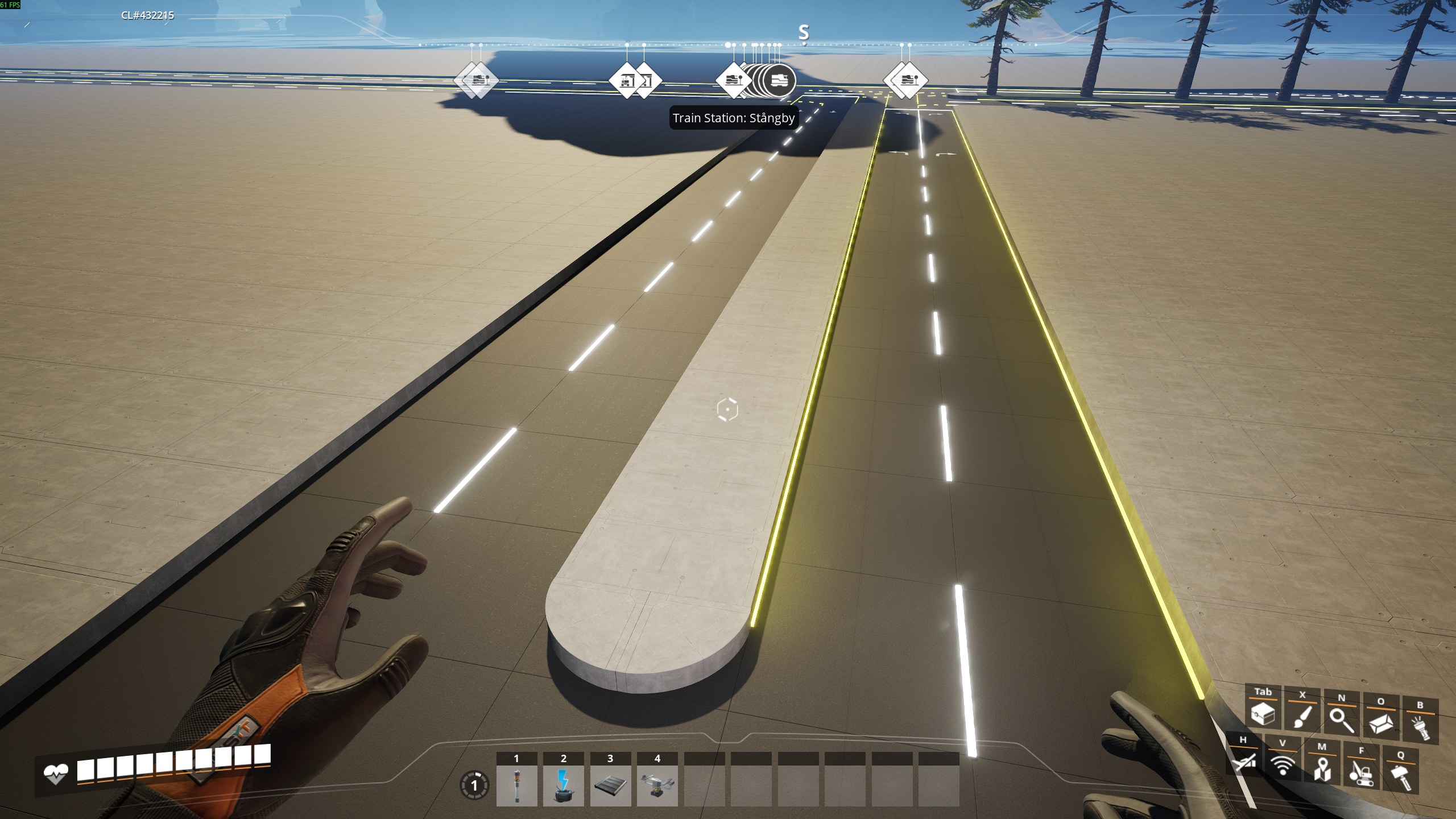Screen dimensions: 1456x819
Task: Open the map pin icon
Action: pos(1322,768)
